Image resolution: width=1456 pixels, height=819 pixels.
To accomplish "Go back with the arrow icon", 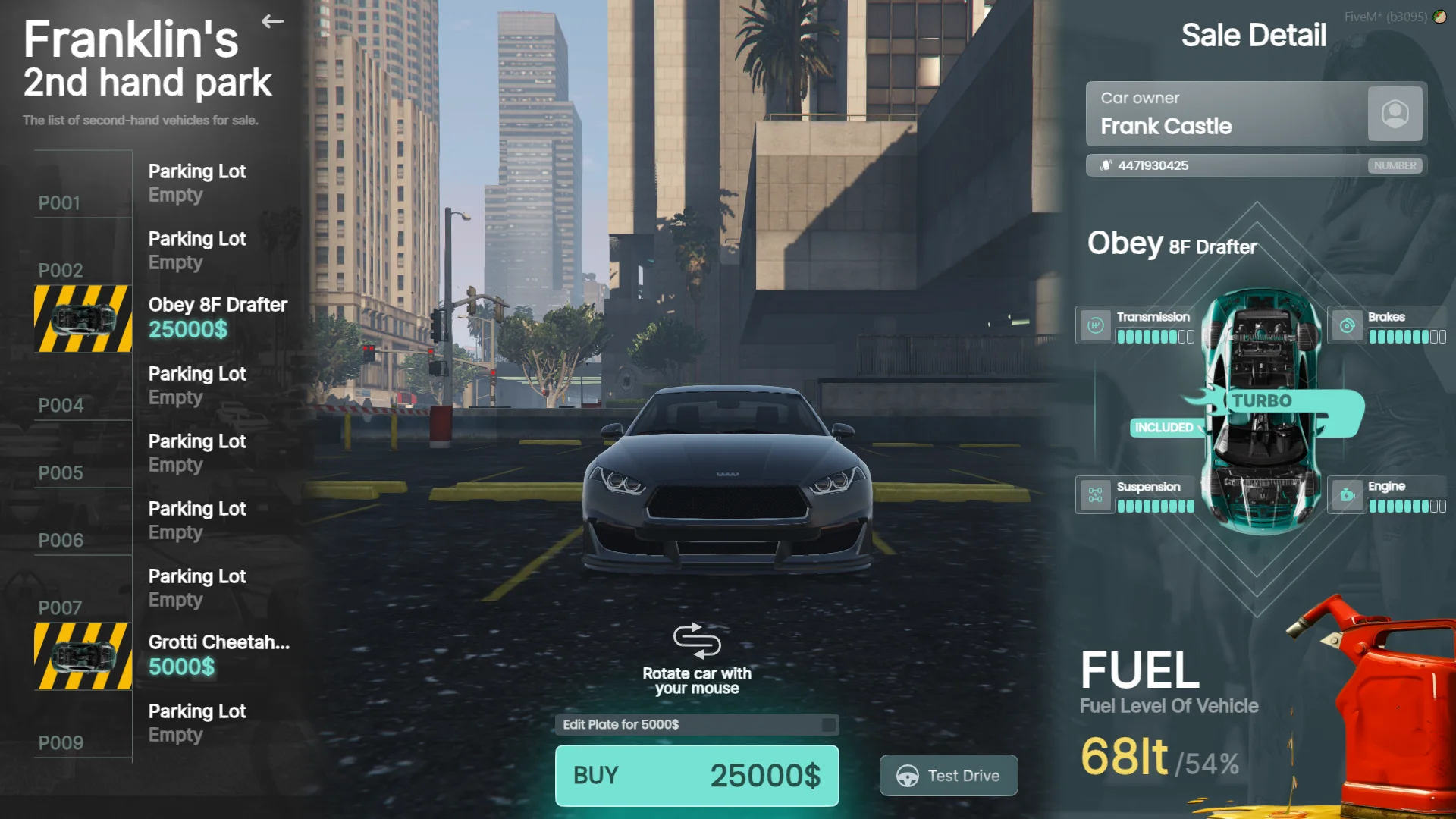I will [273, 21].
